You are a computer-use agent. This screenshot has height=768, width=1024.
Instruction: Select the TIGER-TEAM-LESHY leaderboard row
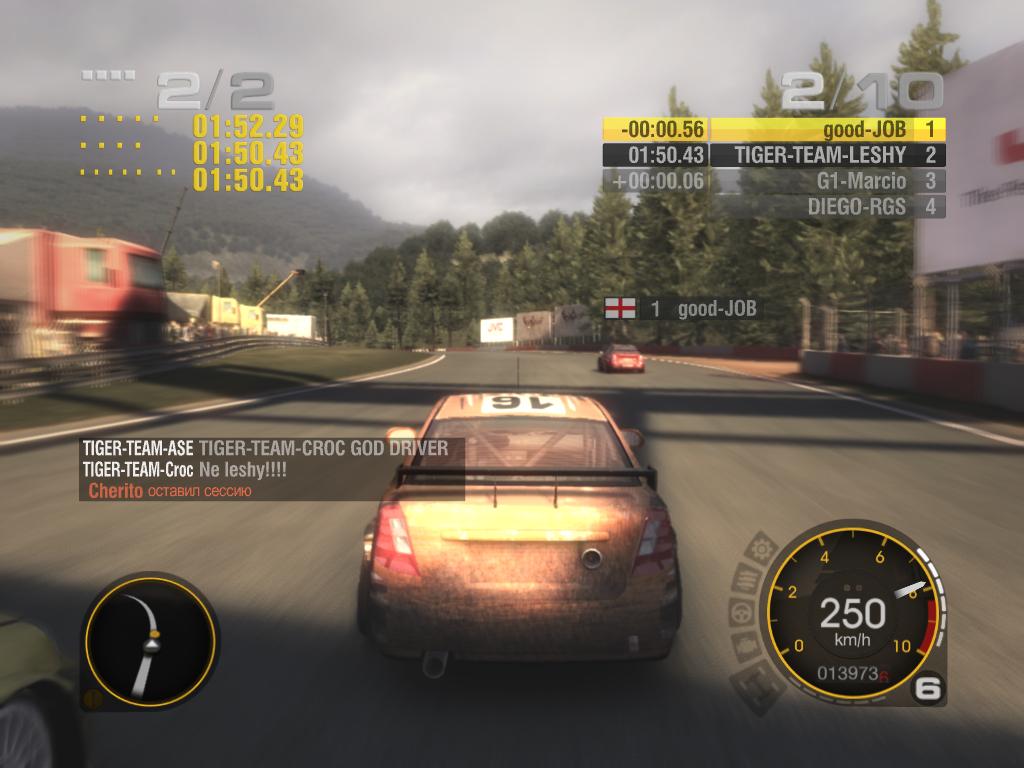point(828,155)
